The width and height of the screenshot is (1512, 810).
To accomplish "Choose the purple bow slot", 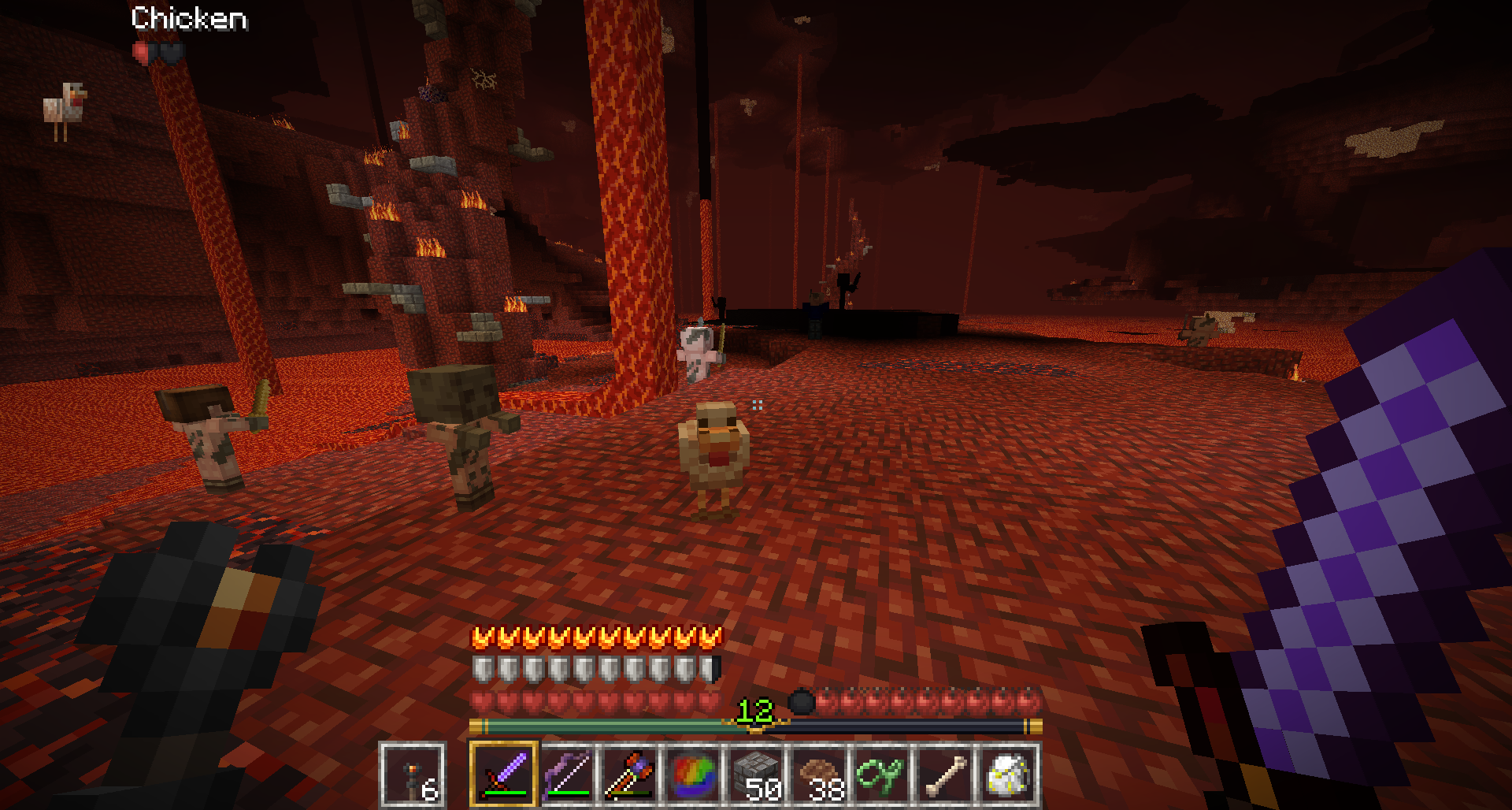I will click(567, 775).
